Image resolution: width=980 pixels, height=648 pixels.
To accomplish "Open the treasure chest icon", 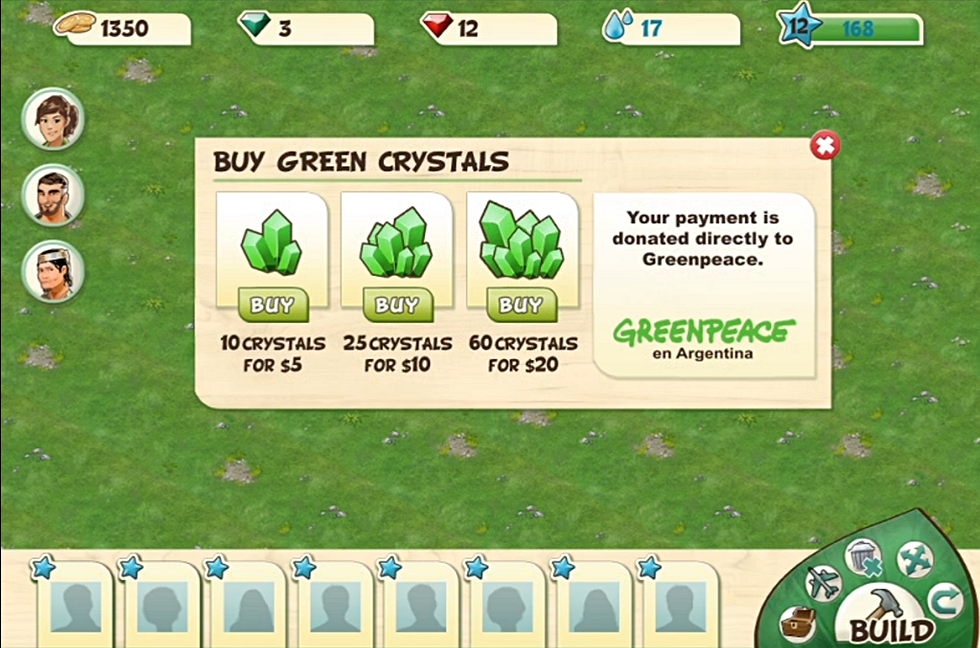I will point(799,623).
